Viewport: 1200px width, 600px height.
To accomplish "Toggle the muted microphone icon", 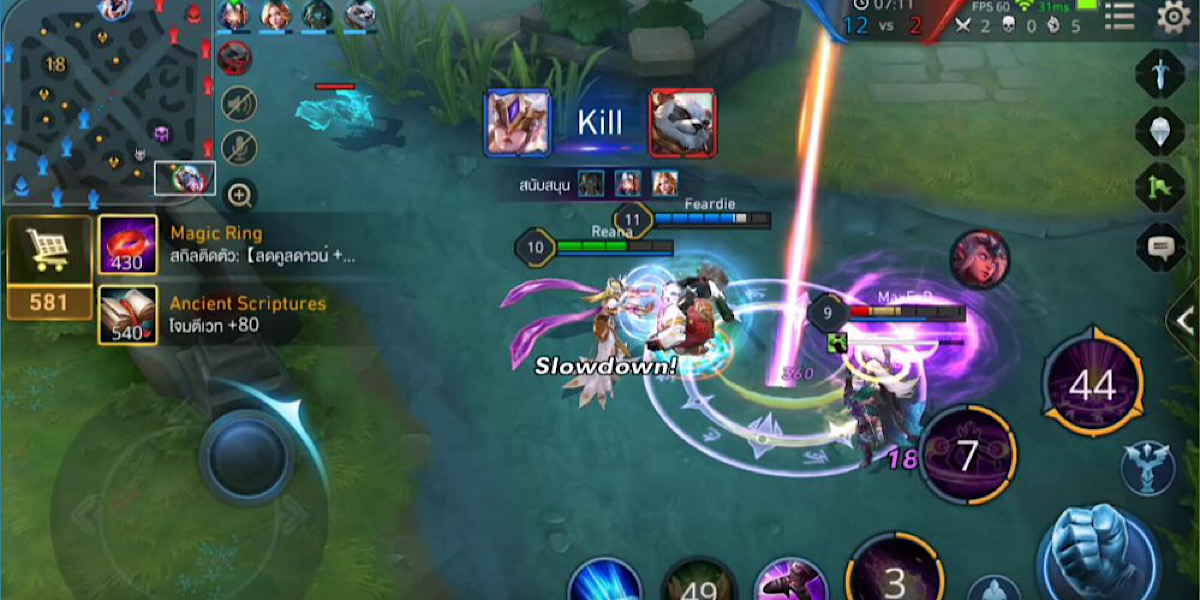I will click(x=239, y=148).
